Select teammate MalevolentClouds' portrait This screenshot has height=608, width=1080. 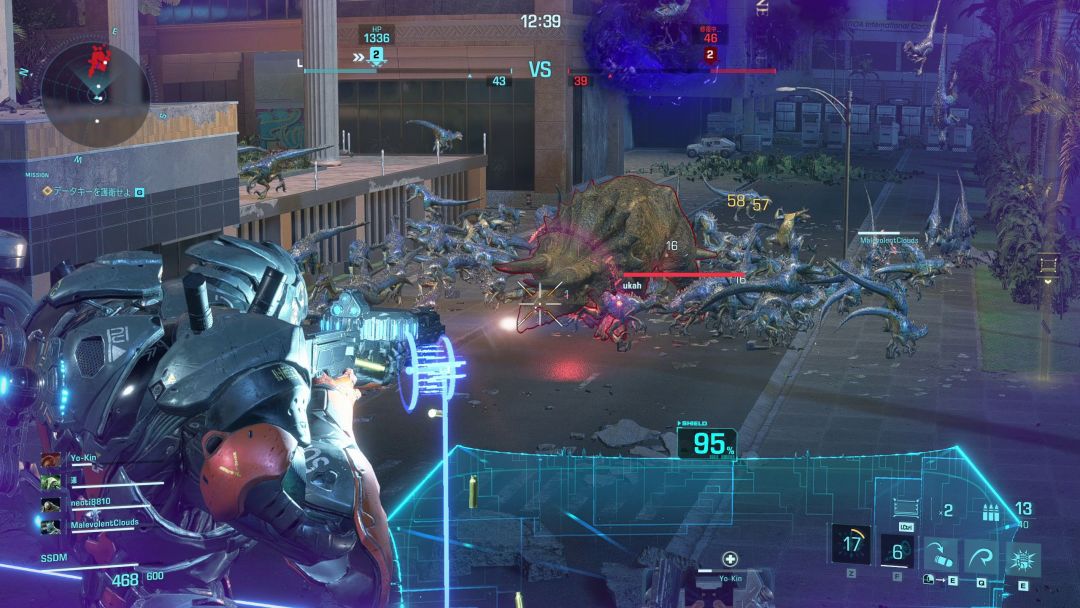click(50, 526)
